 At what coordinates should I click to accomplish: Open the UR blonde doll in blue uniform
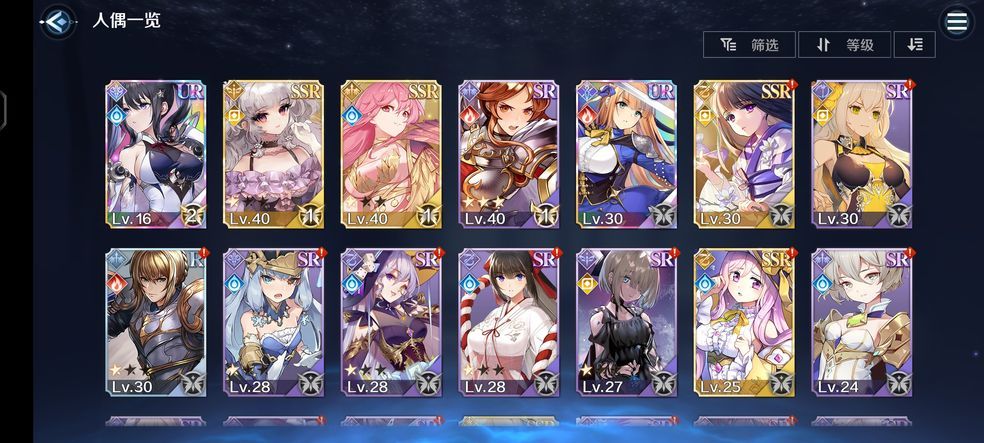point(627,154)
